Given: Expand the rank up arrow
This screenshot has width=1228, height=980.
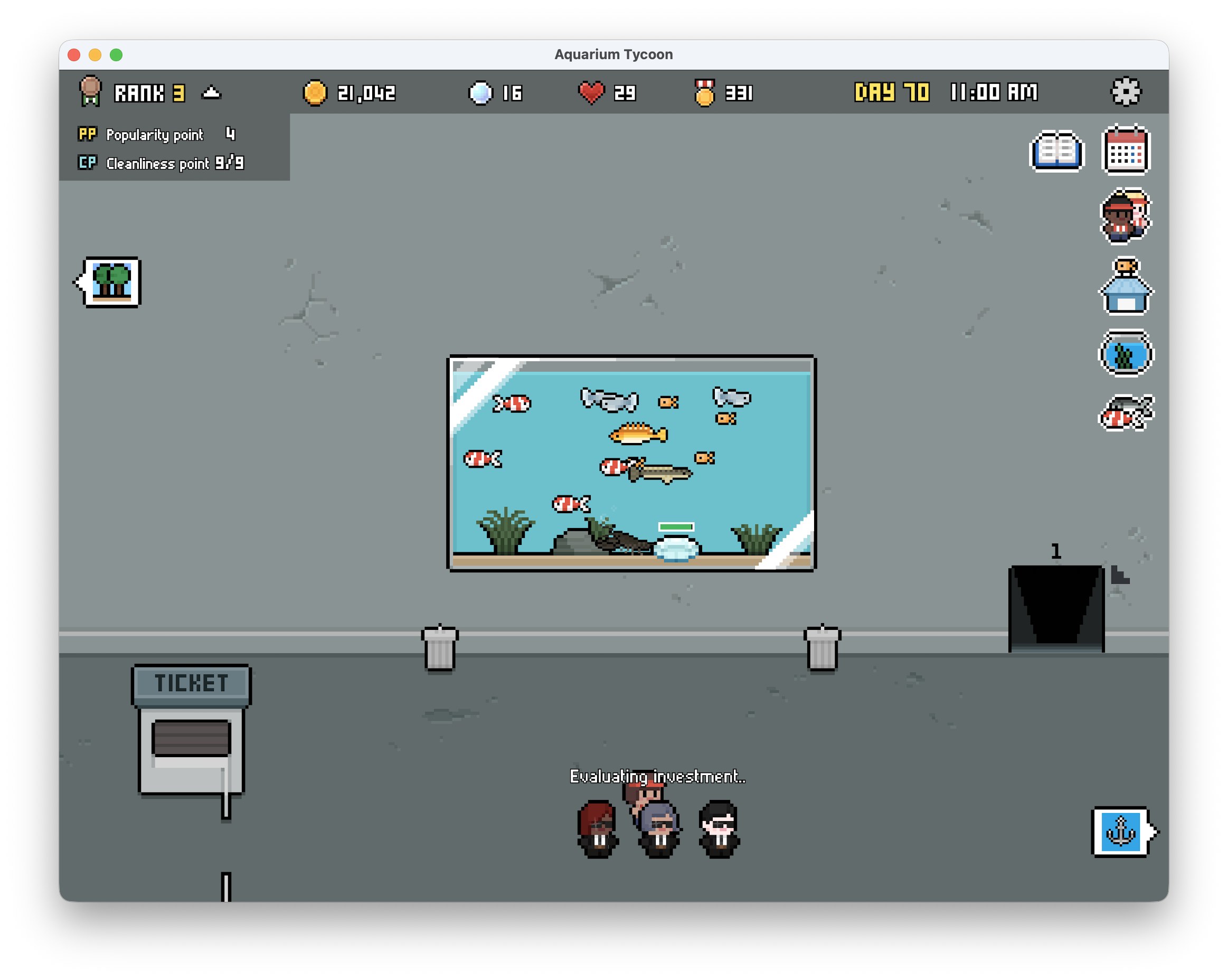Looking at the screenshot, I should point(211,92).
